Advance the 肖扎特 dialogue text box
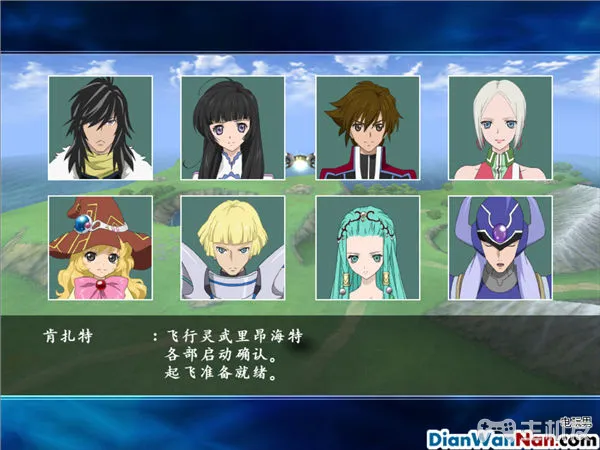The height and width of the screenshot is (450, 600). click(300, 353)
